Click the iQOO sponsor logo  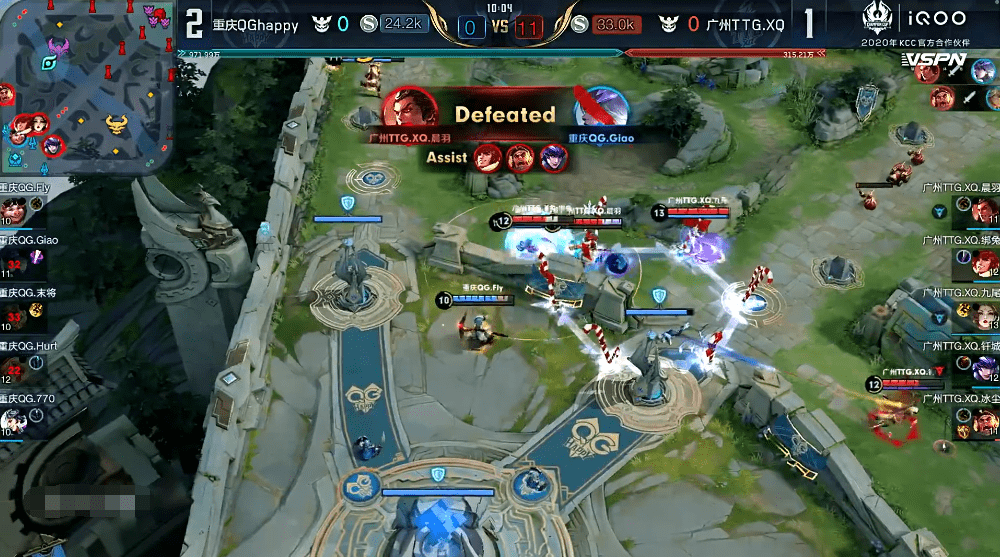(939, 19)
